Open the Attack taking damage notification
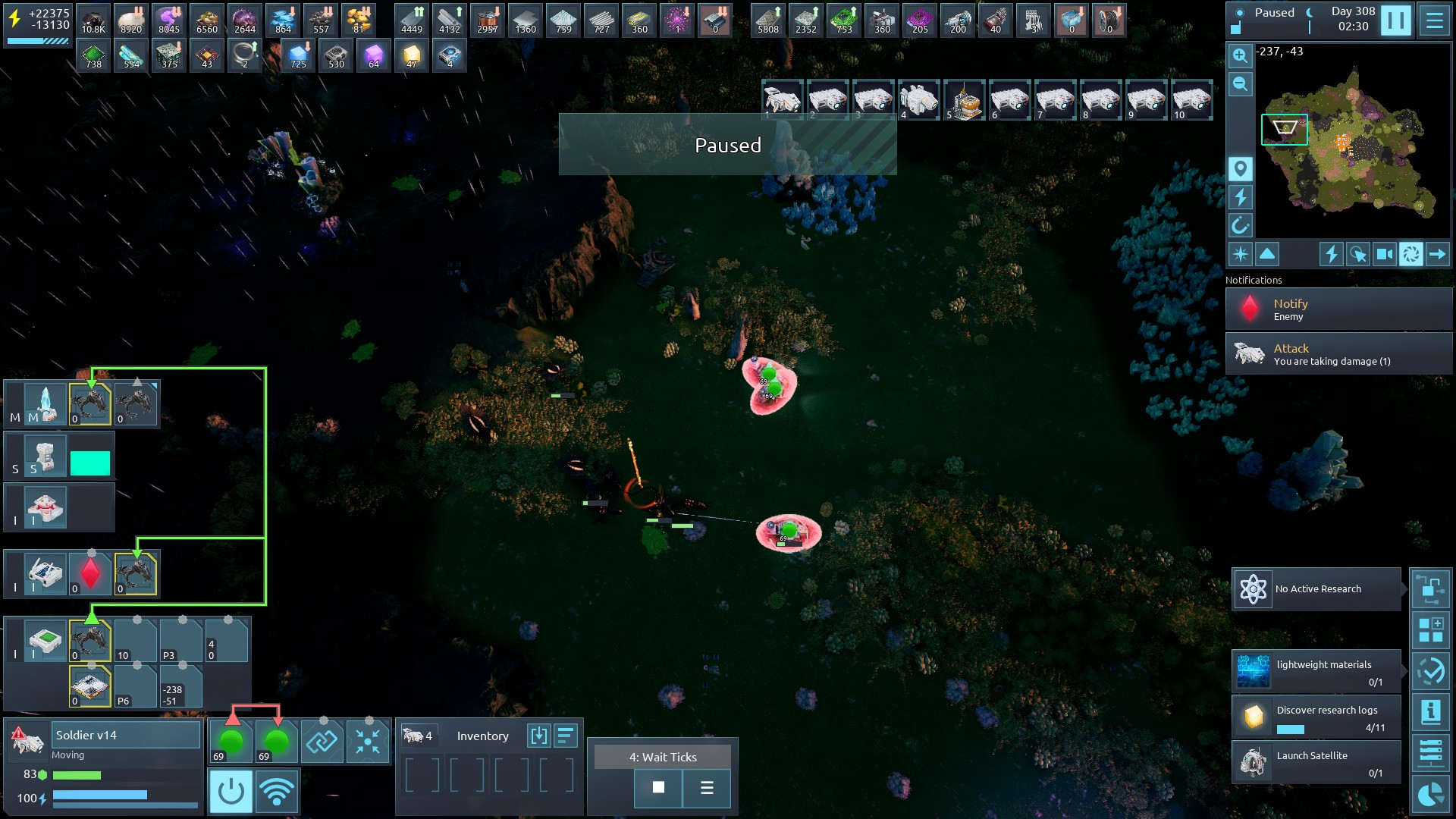 click(x=1338, y=354)
